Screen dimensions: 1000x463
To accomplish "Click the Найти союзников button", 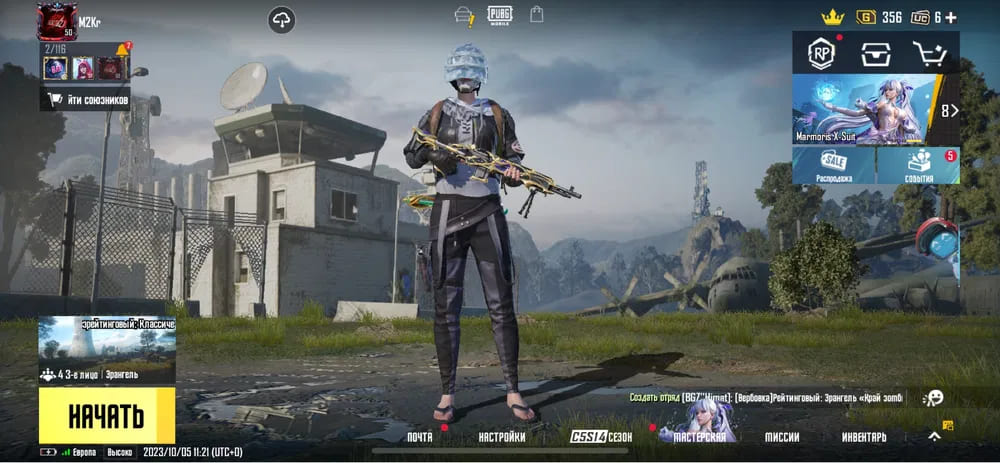I will pyautogui.click(x=86, y=98).
